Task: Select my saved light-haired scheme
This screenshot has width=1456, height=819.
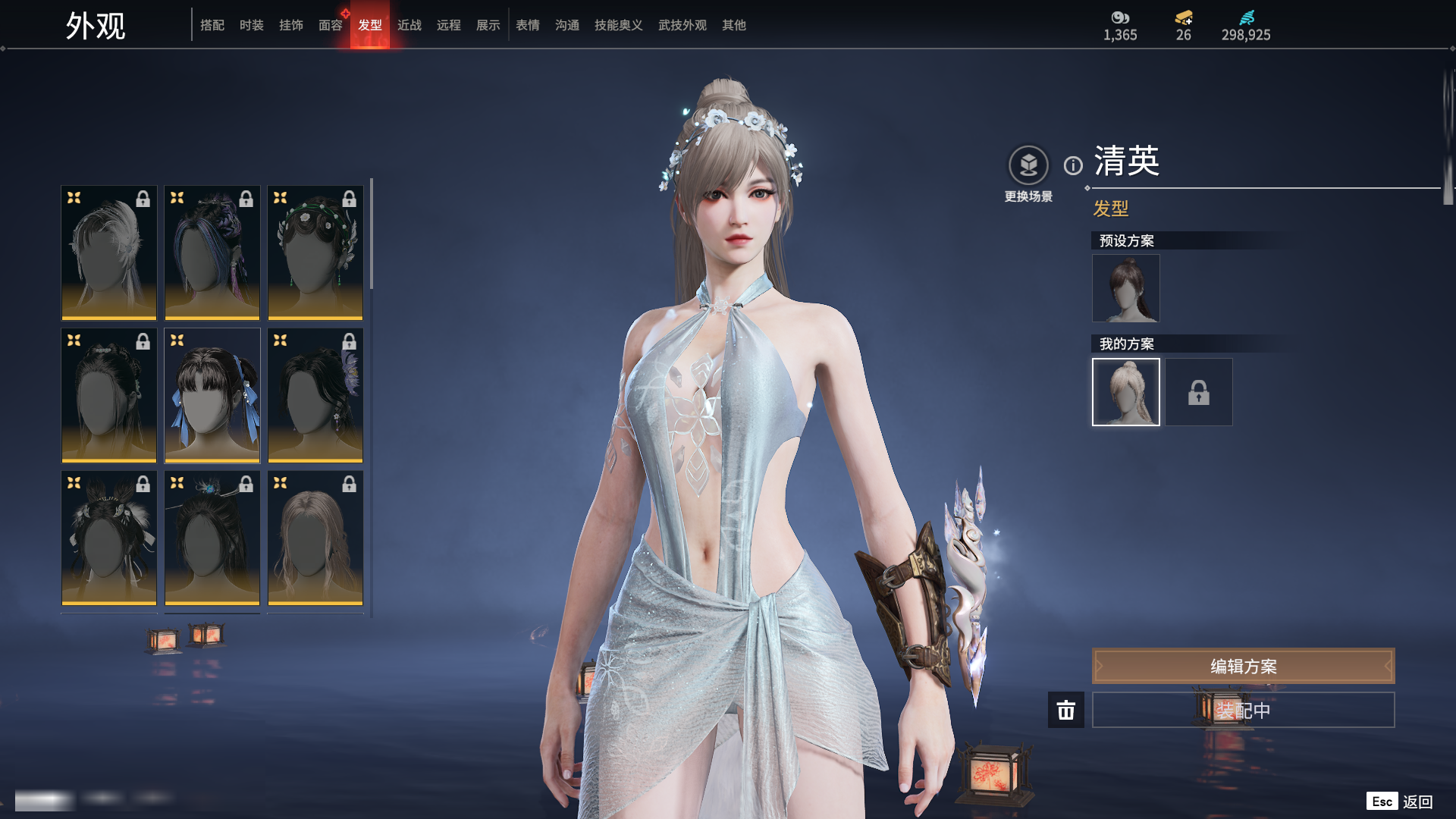Action: (1126, 392)
